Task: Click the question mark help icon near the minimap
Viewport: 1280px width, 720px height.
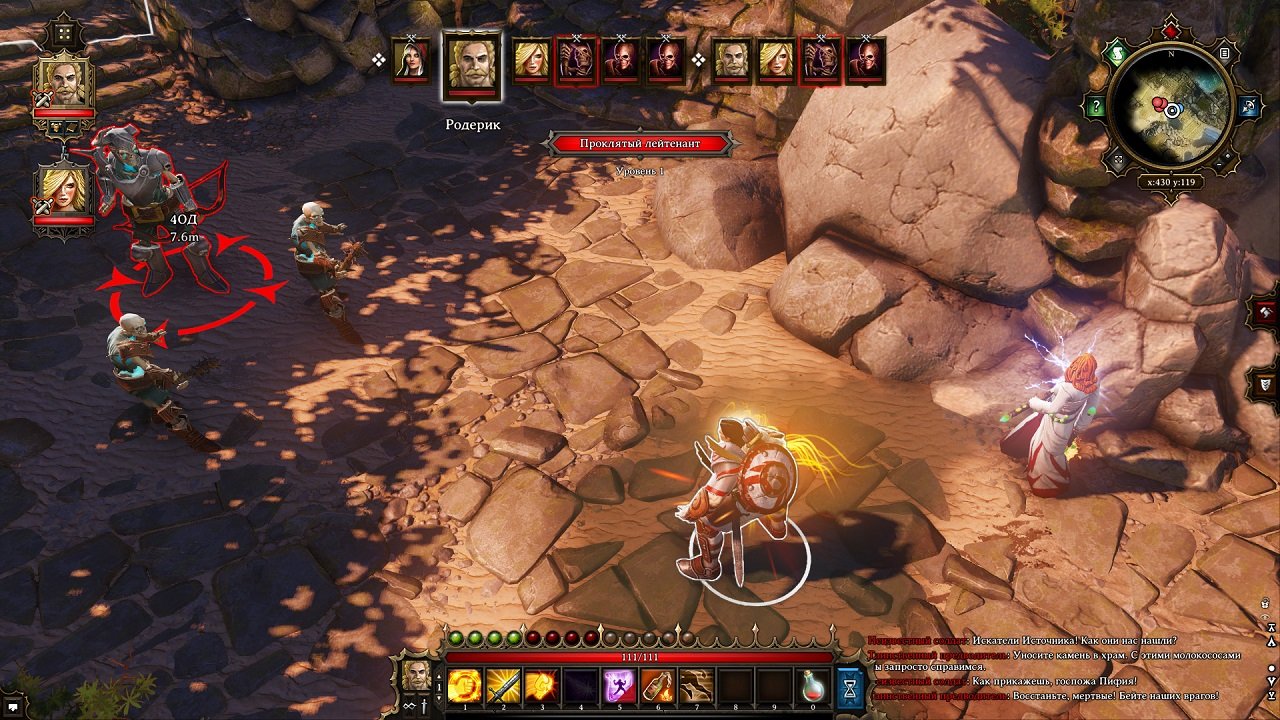Action: [1096, 105]
